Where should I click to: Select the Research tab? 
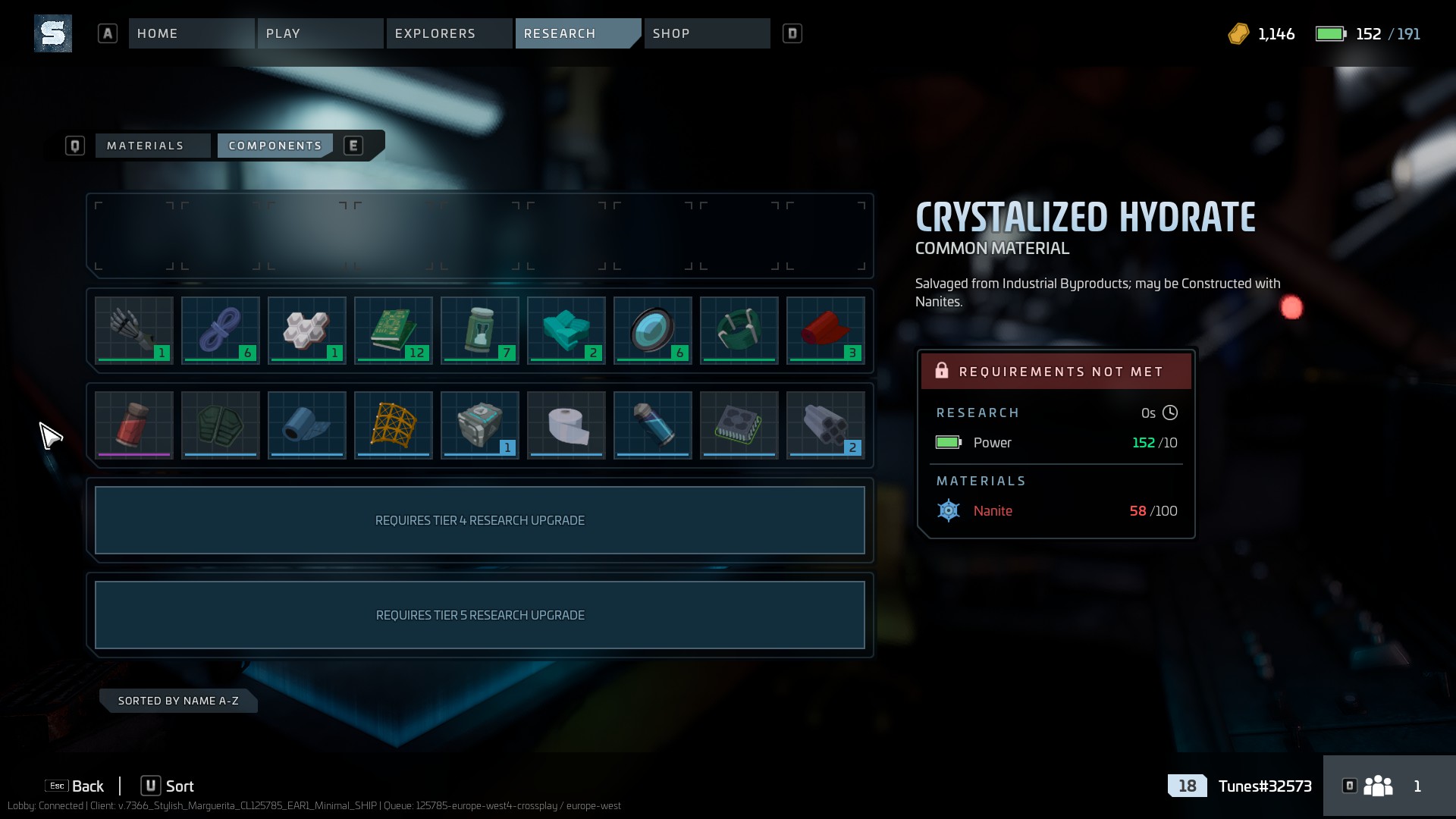coord(577,33)
